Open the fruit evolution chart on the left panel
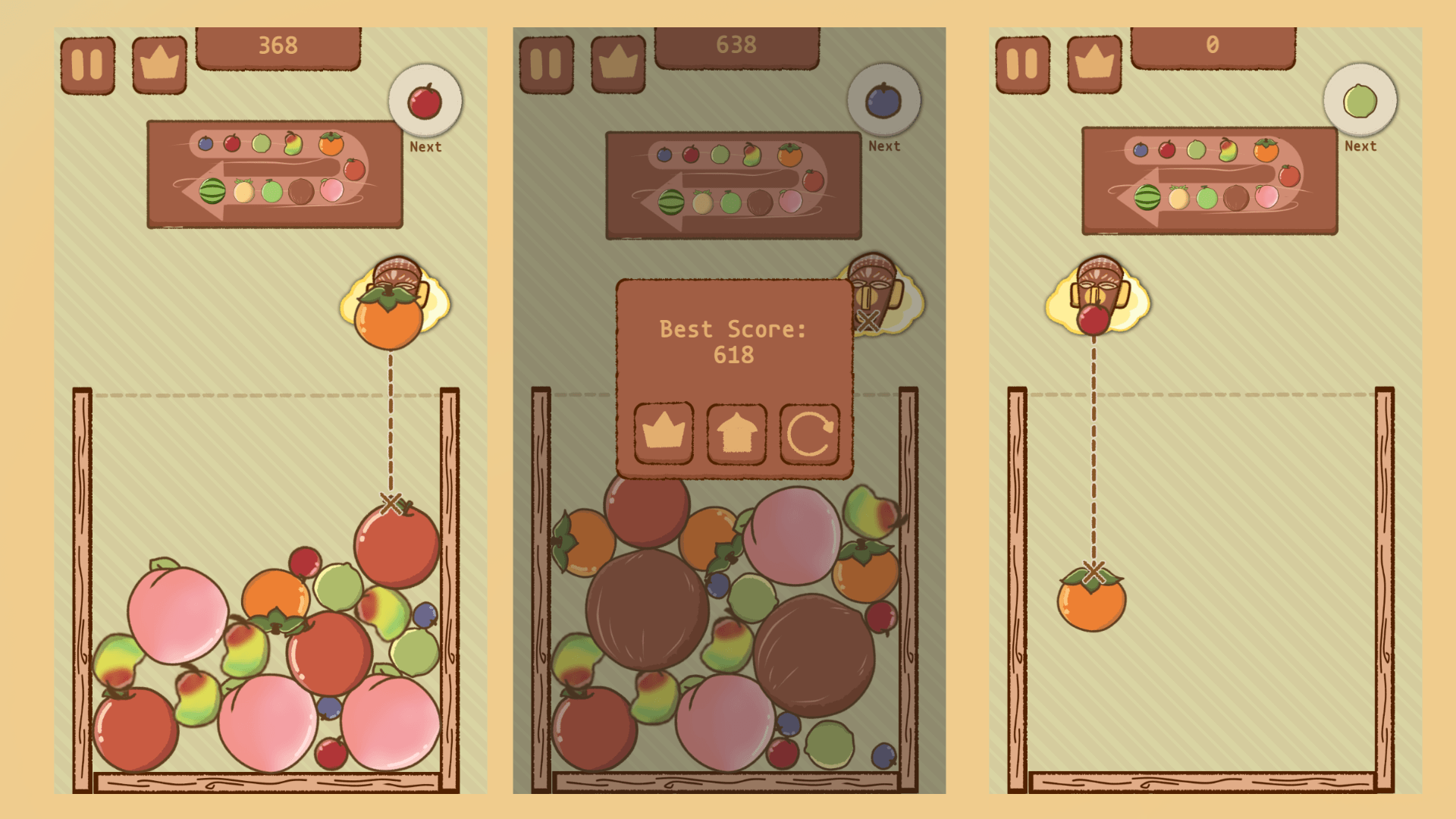The width and height of the screenshot is (1456, 819). tap(275, 174)
